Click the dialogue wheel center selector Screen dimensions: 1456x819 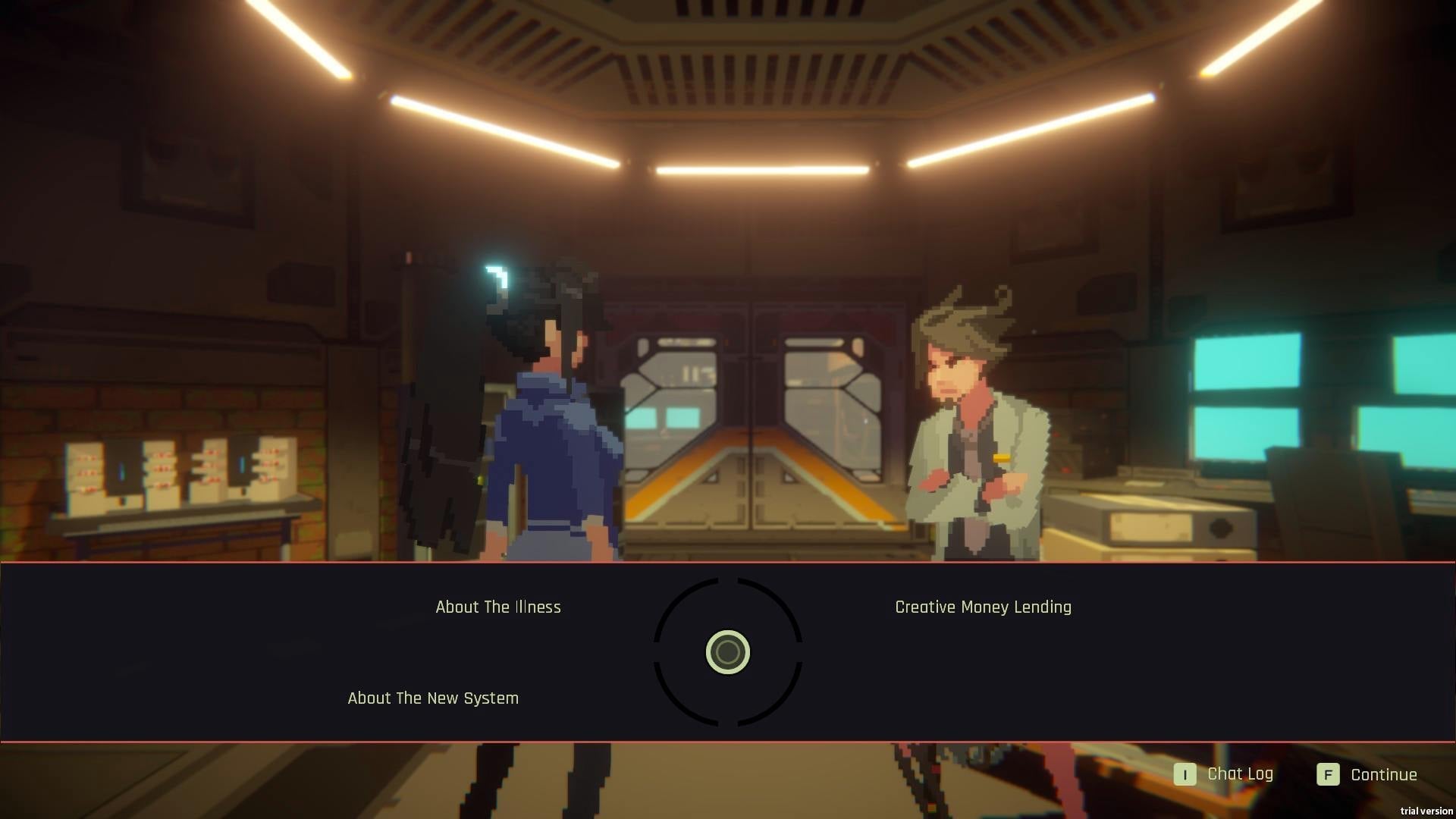coord(728,652)
